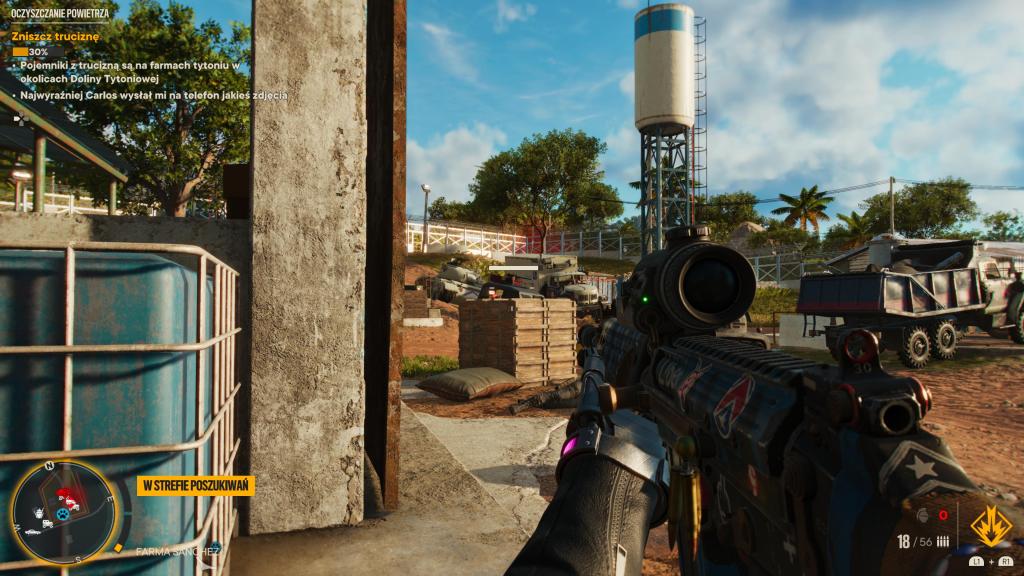Click the W strefie poszukiwań banner
This screenshot has width=1024, height=576.
point(196,486)
